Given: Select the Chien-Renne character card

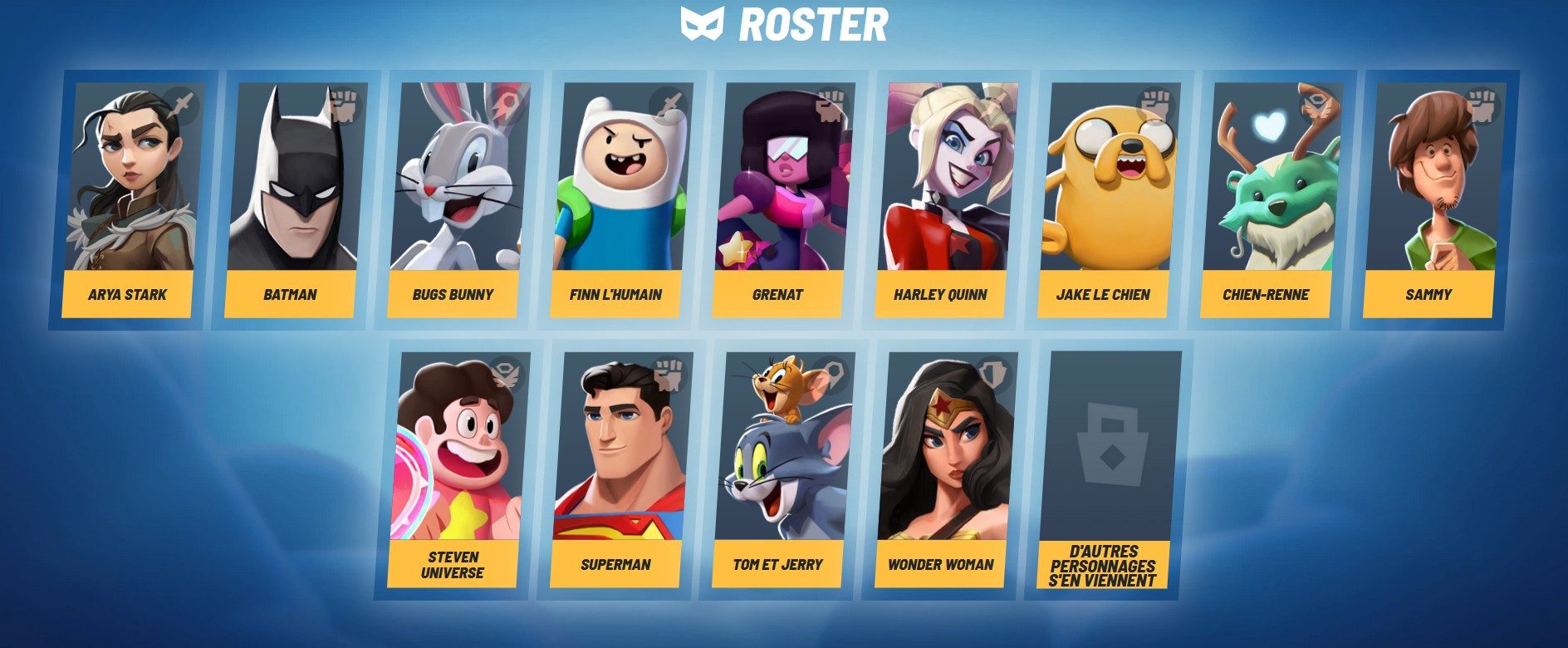Looking at the screenshot, I should coord(1269,199).
